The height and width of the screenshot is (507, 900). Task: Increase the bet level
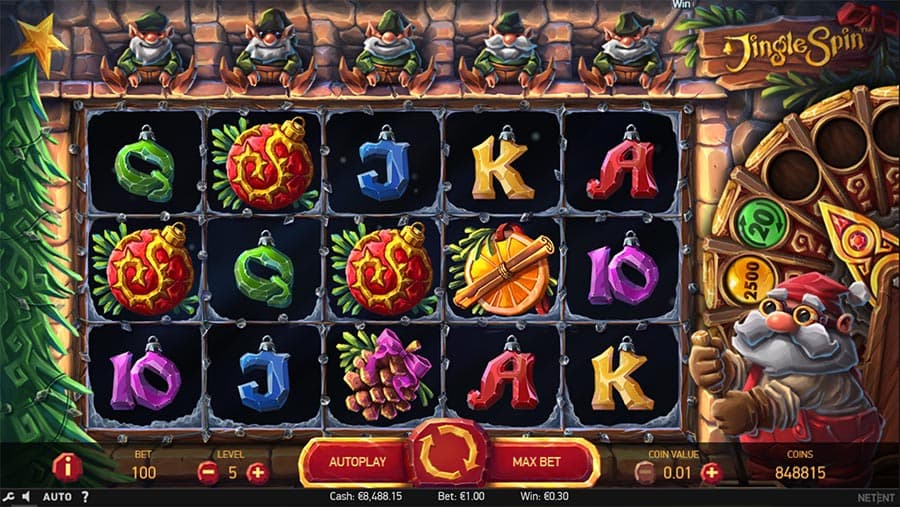click(x=257, y=472)
